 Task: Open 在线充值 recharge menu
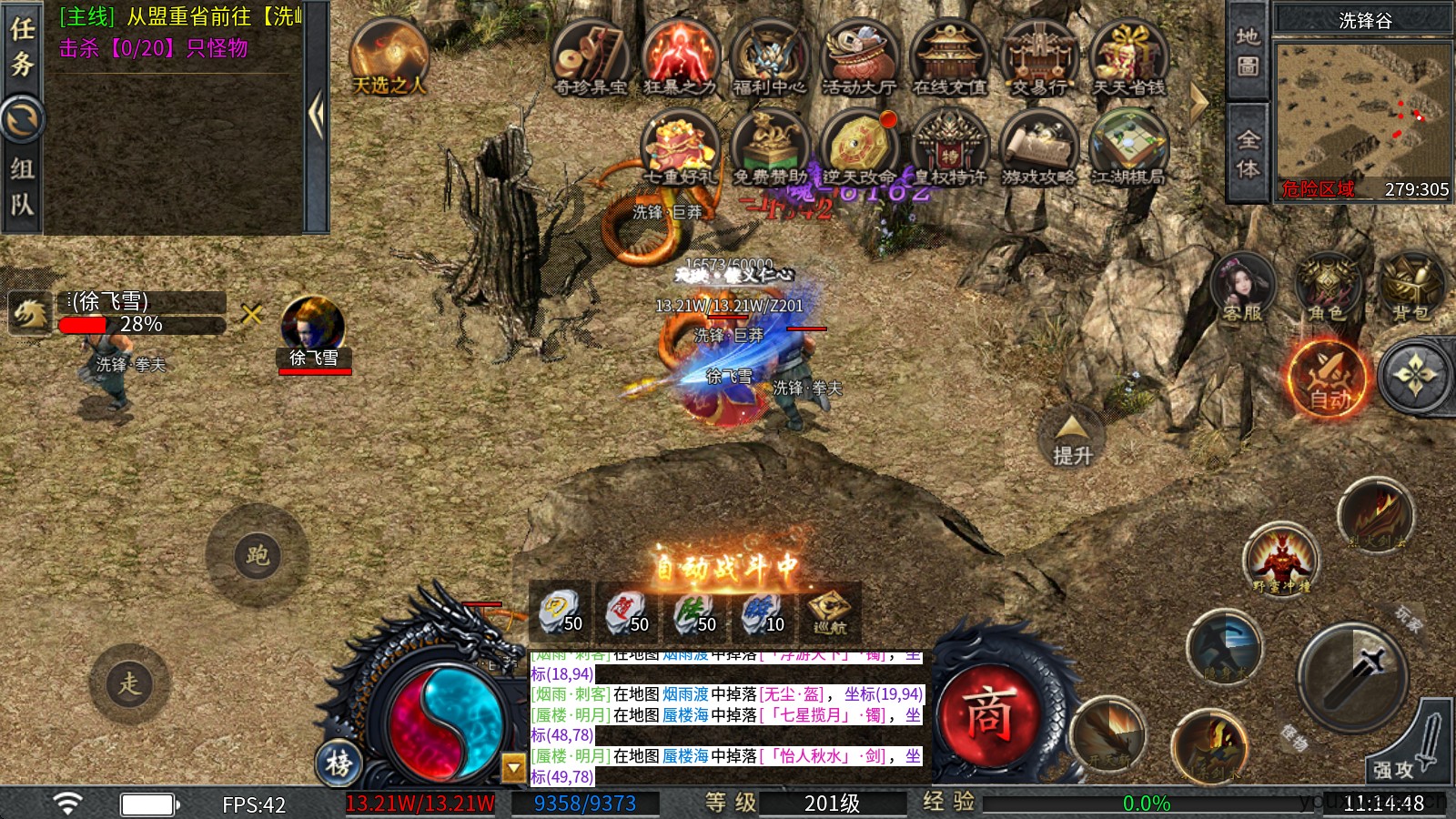949,56
